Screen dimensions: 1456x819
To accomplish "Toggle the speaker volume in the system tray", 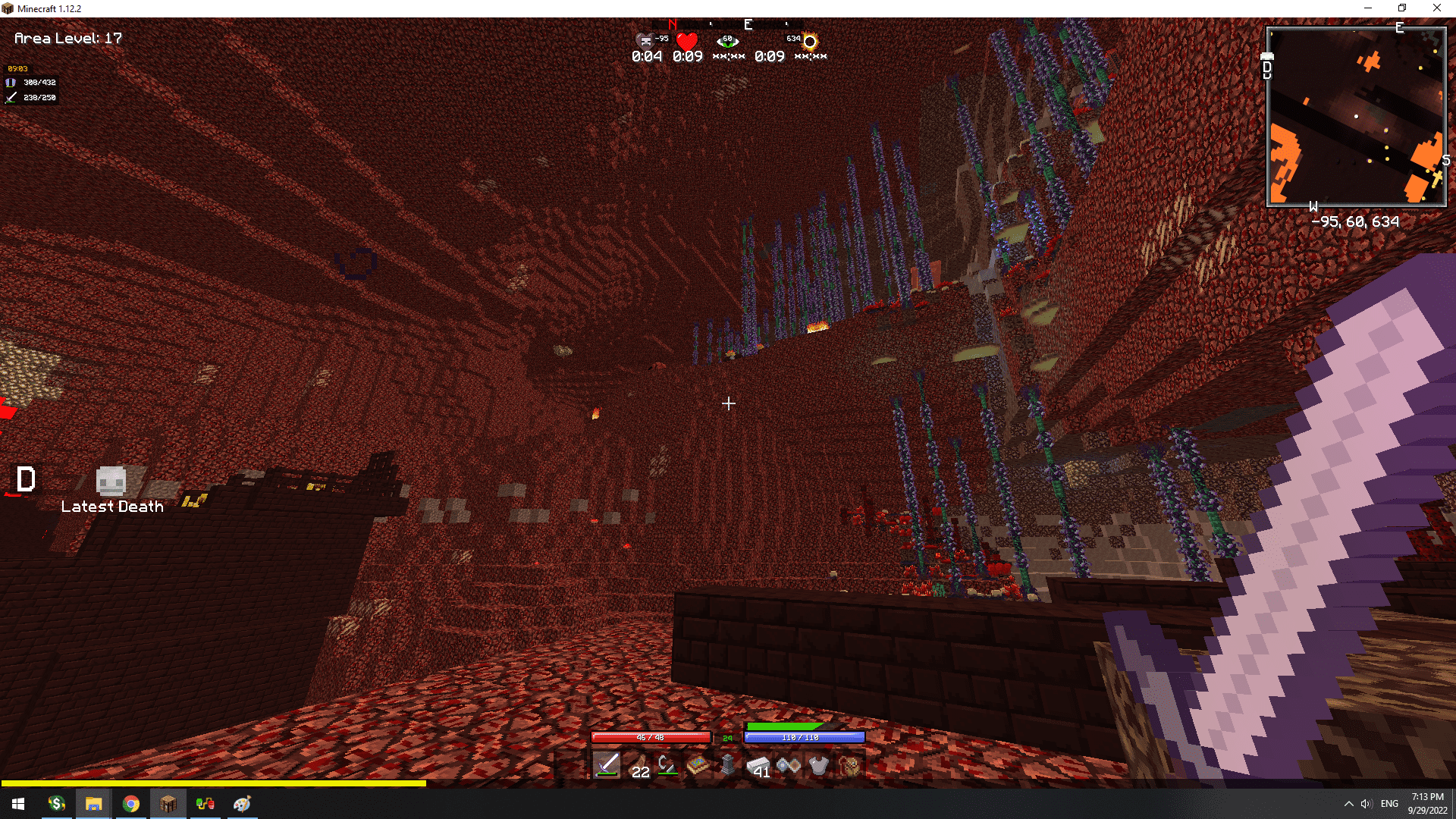I will [1366, 803].
